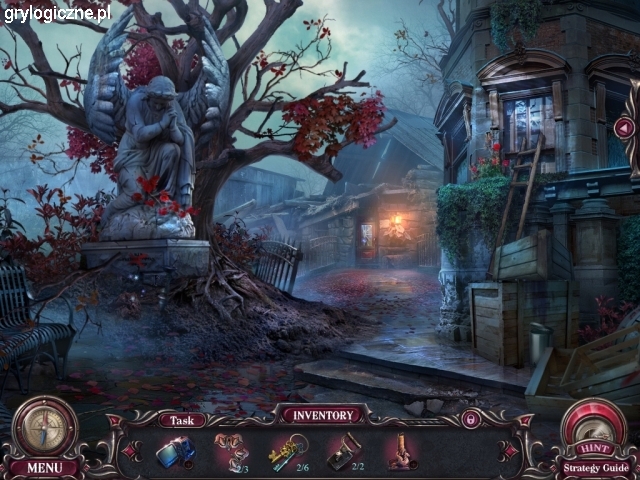
Task: Toggle the inventory lock icon
Action: [x=468, y=419]
